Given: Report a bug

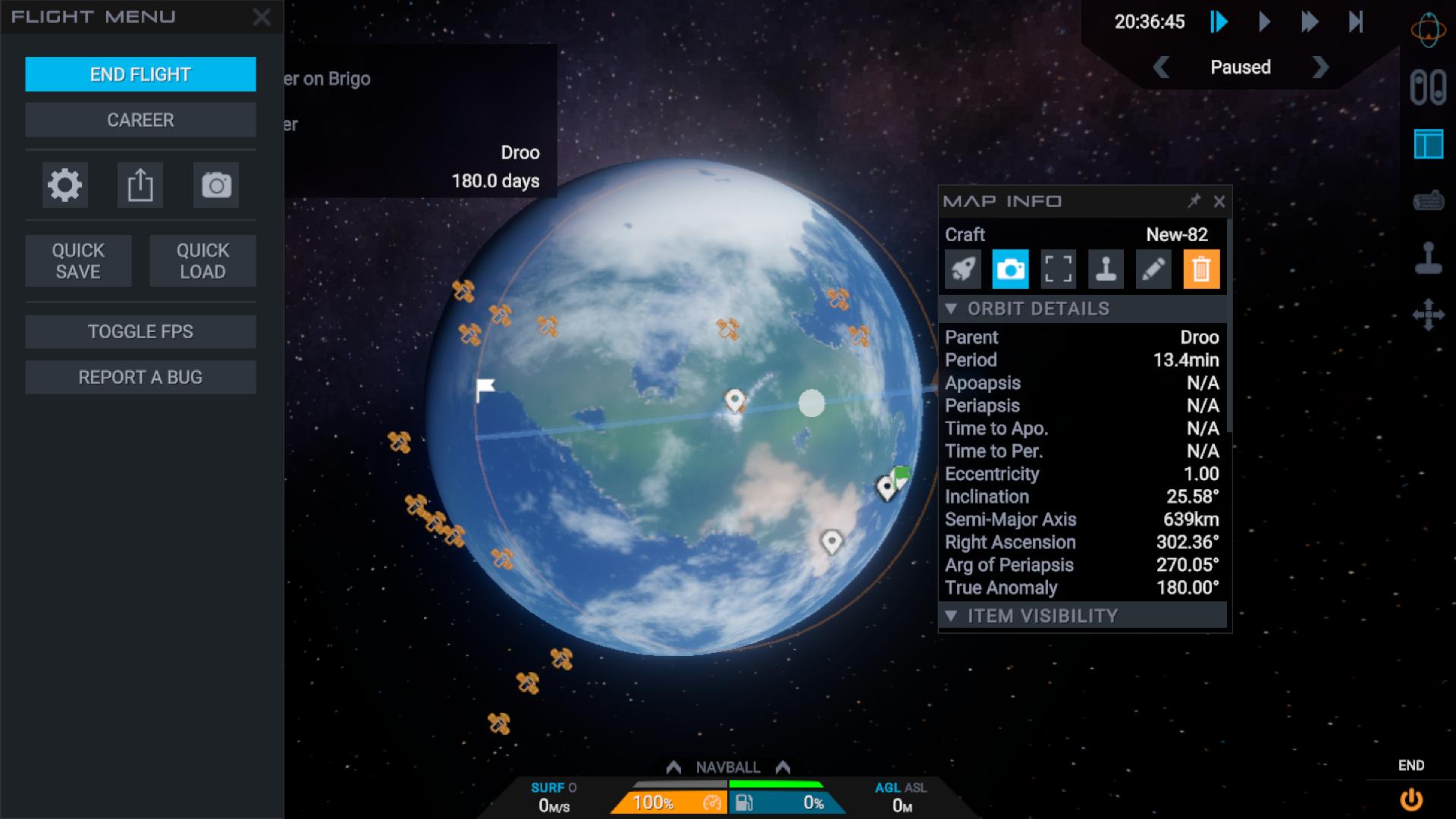Looking at the screenshot, I should pos(140,377).
